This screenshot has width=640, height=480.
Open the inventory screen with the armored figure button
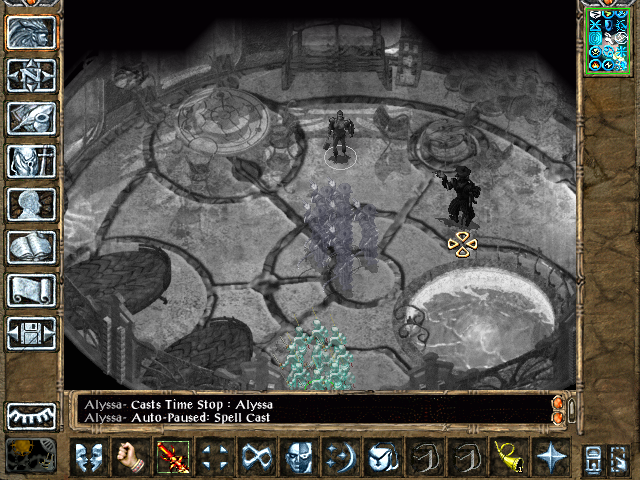[x=31, y=160]
